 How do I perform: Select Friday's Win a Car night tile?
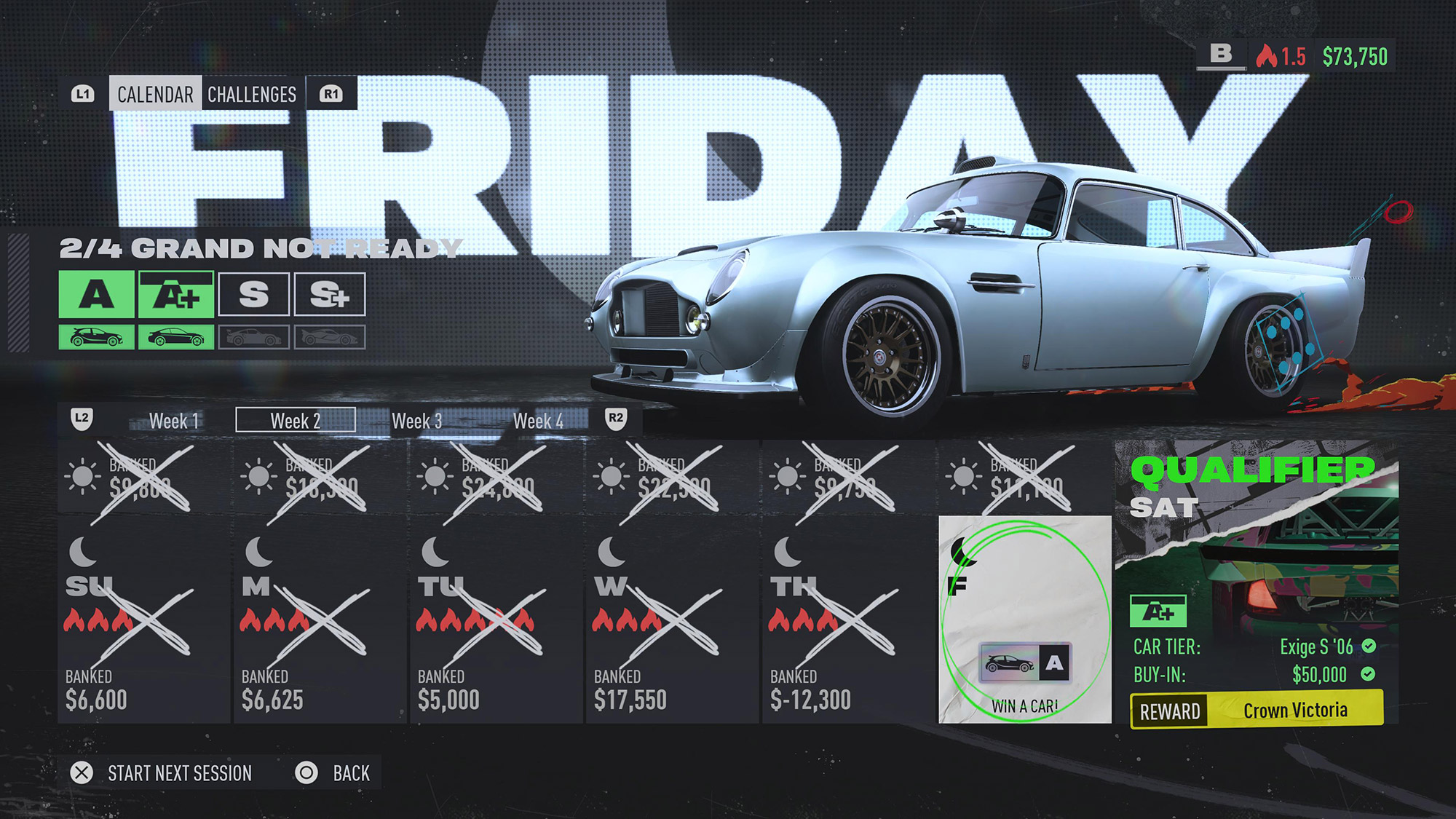pyautogui.click(x=1025, y=619)
